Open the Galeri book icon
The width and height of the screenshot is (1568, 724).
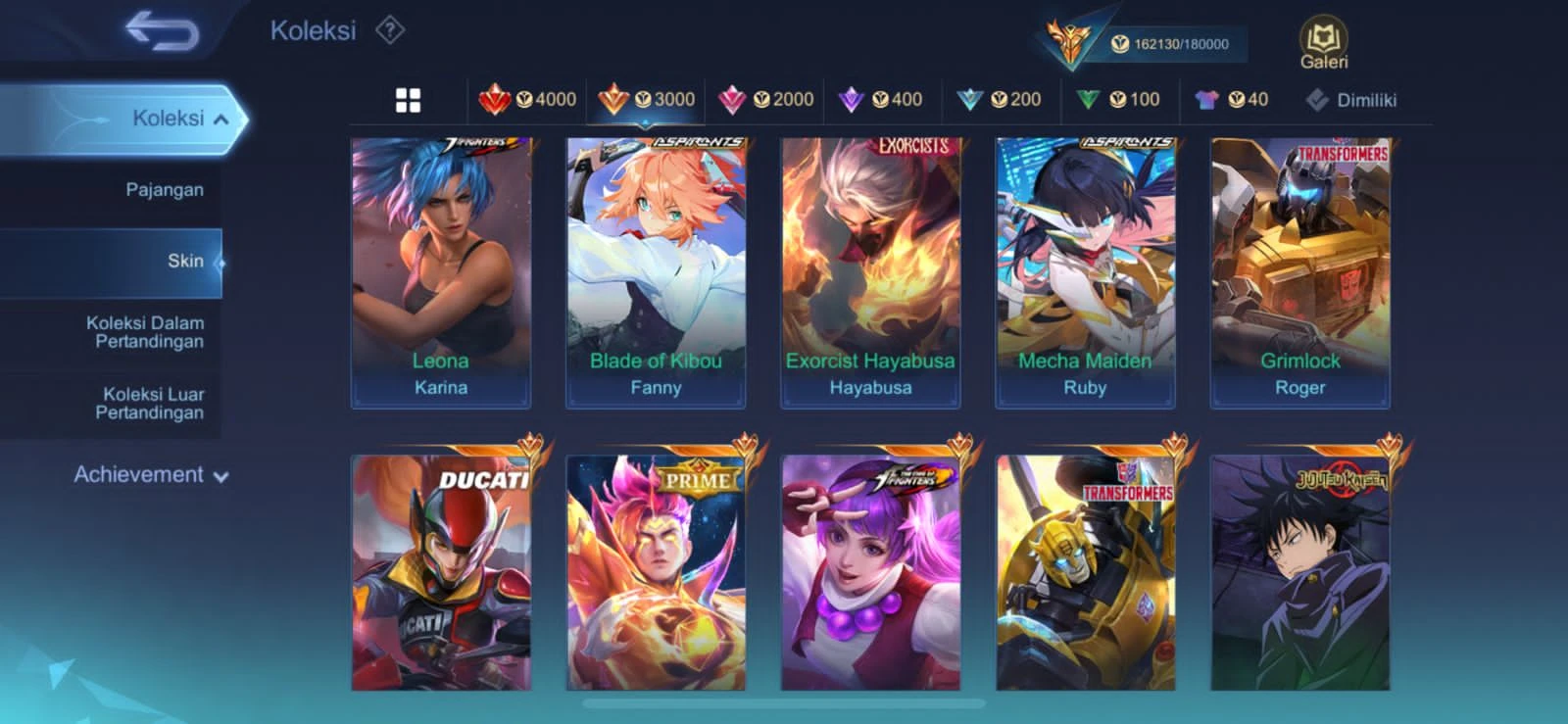pos(1323,45)
